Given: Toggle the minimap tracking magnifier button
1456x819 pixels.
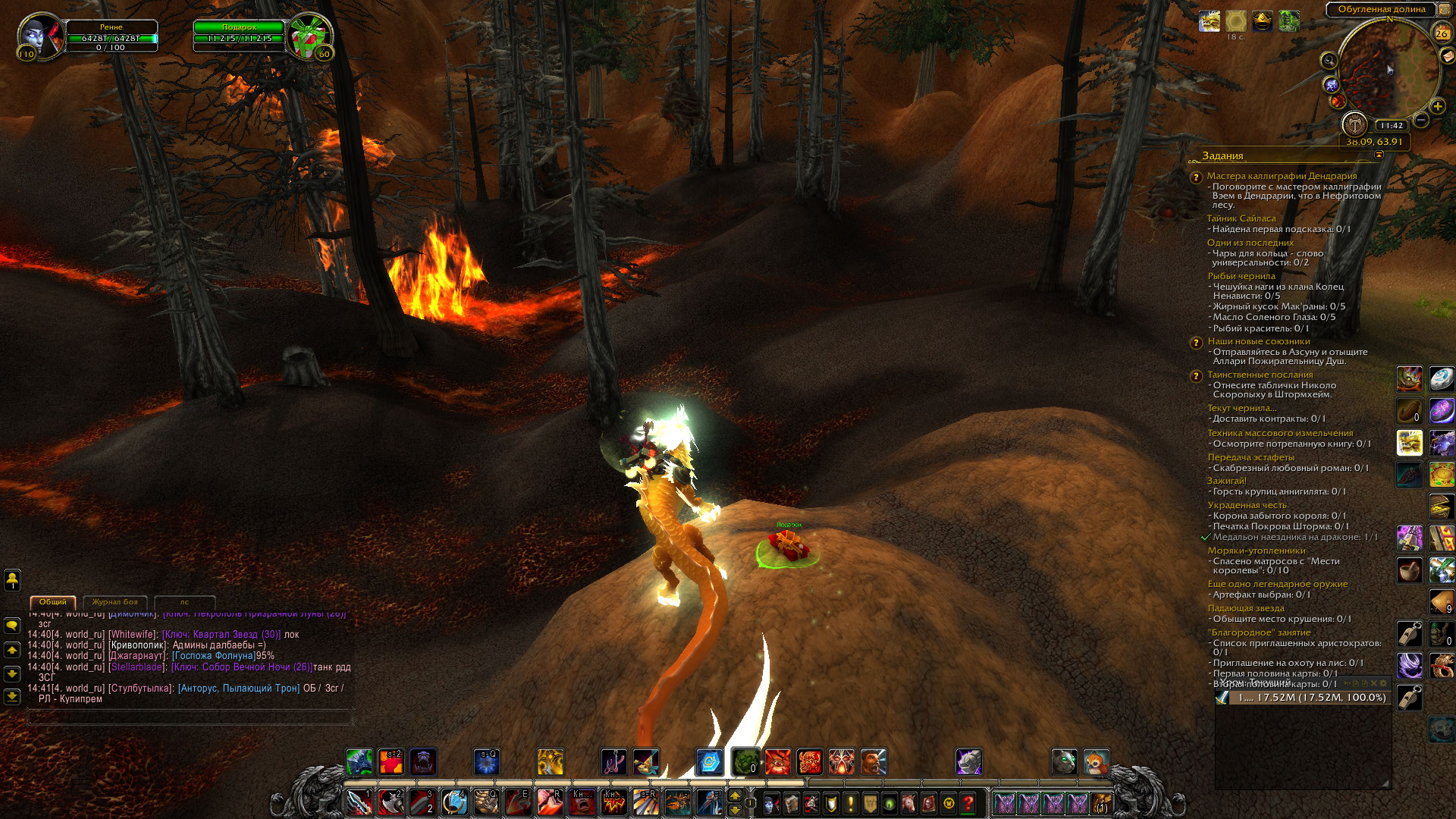Looking at the screenshot, I should [1329, 61].
